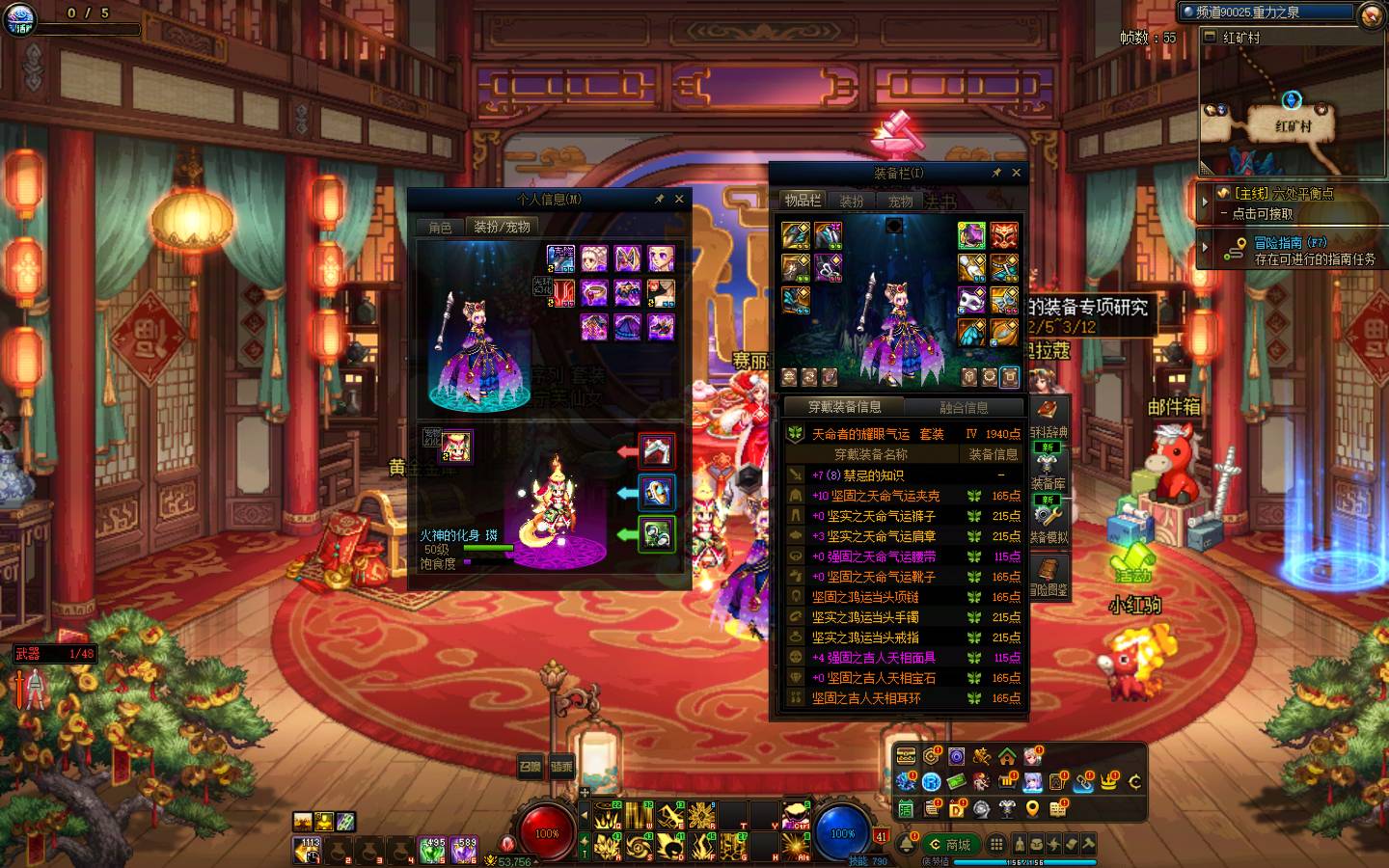
Task: Switch to the 装扮 tab in equipment window
Action: 852,202
